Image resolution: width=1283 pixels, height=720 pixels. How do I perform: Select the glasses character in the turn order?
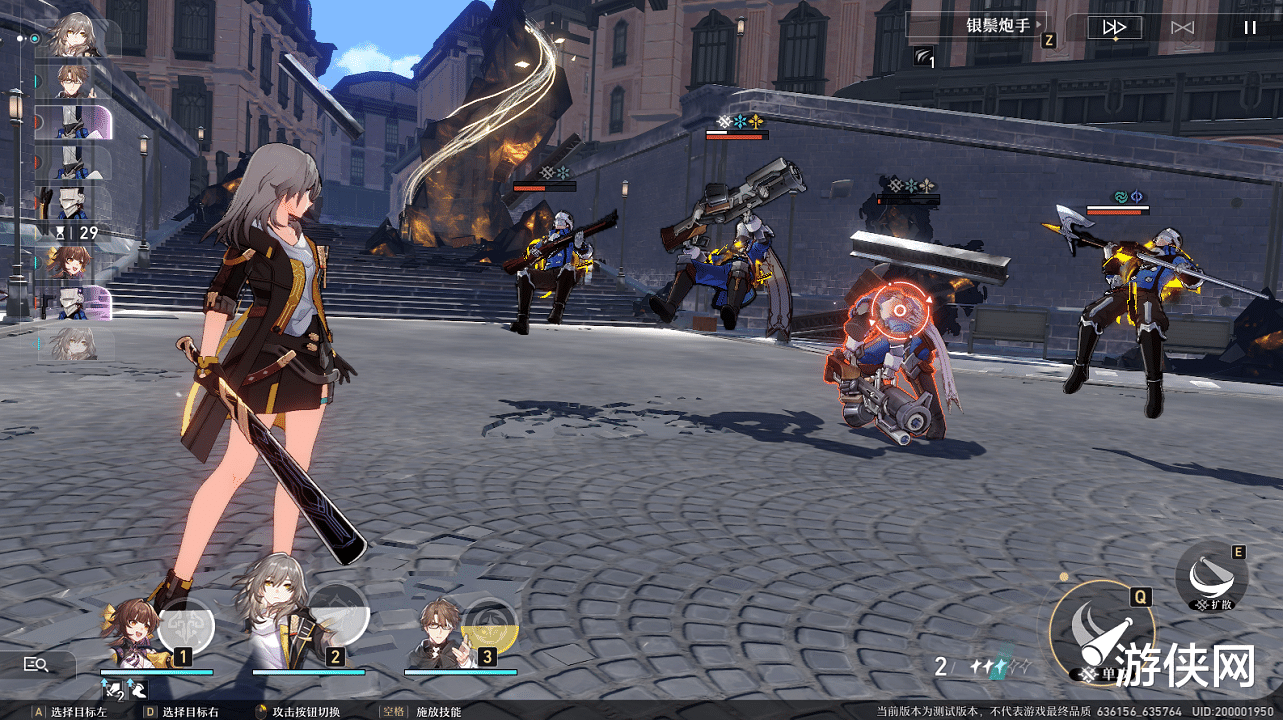72,80
